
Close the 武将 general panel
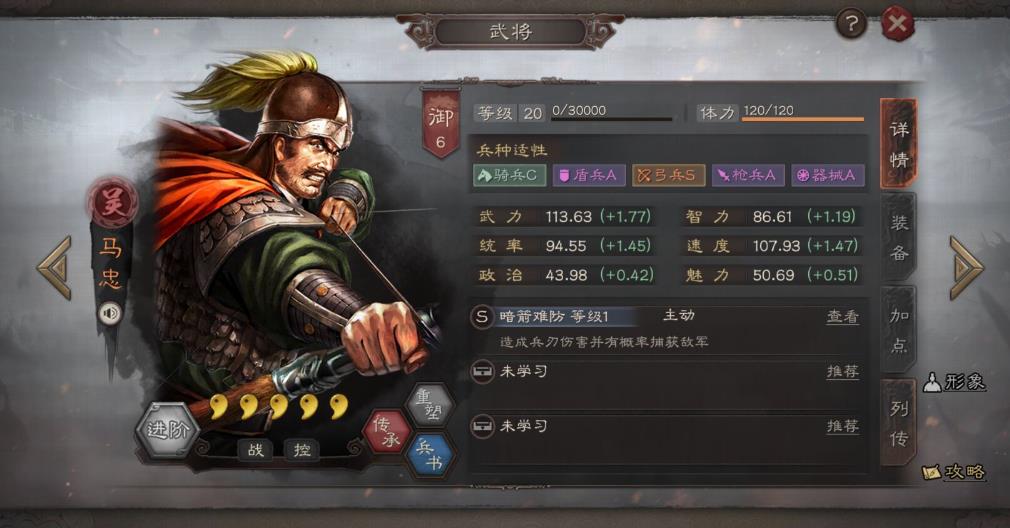click(897, 24)
